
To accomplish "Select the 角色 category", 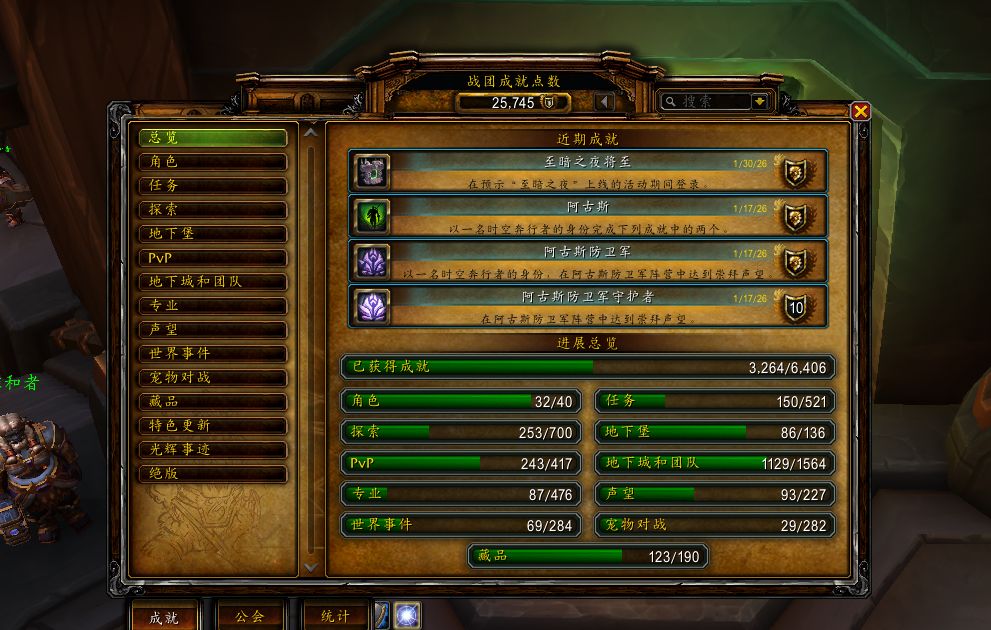I will (x=213, y=162).
